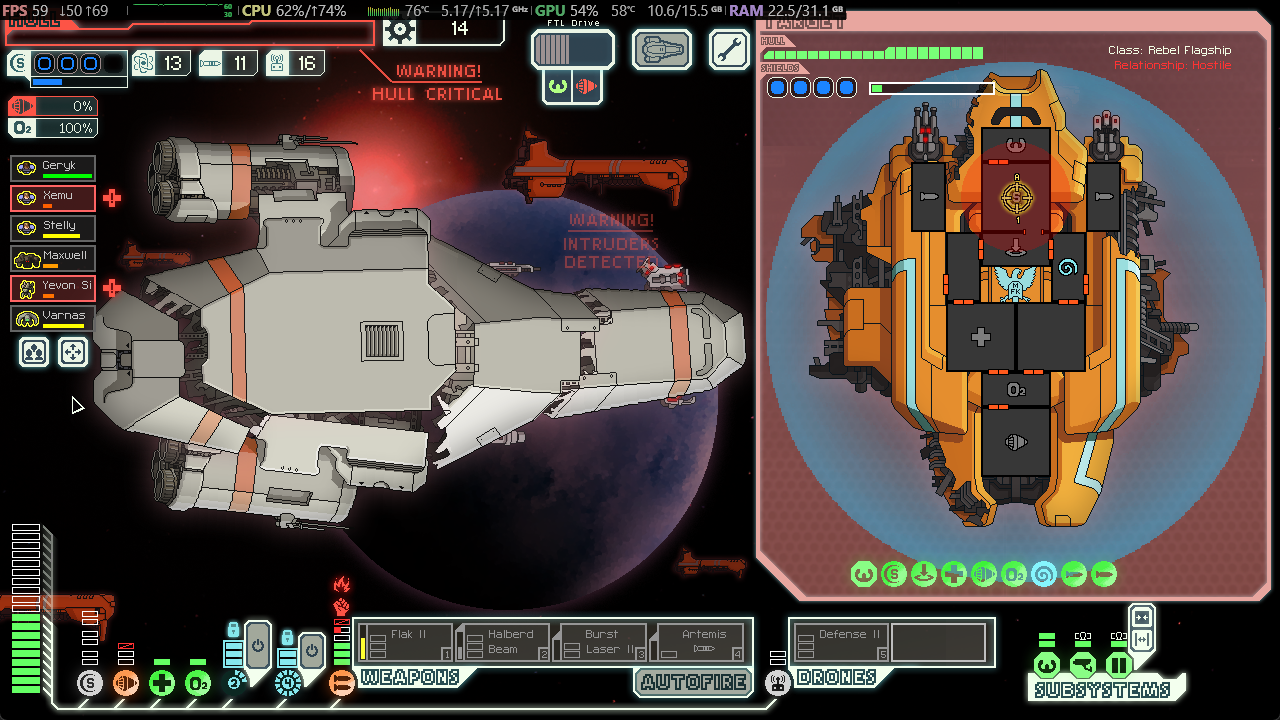This screenshot has width=1280, height=720.
Task: Open the door subsystem control icon
Action: point(1118,665)
